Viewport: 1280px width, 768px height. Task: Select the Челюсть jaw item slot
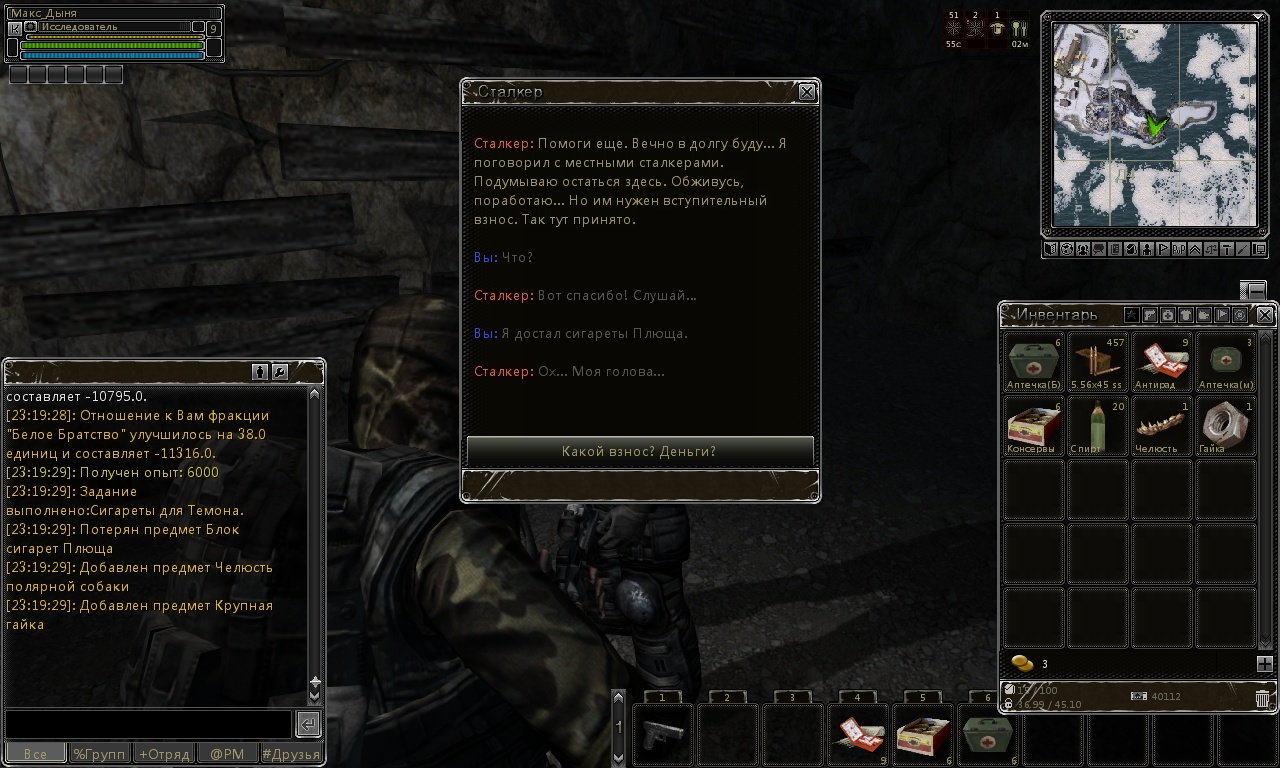point(1161,425)
